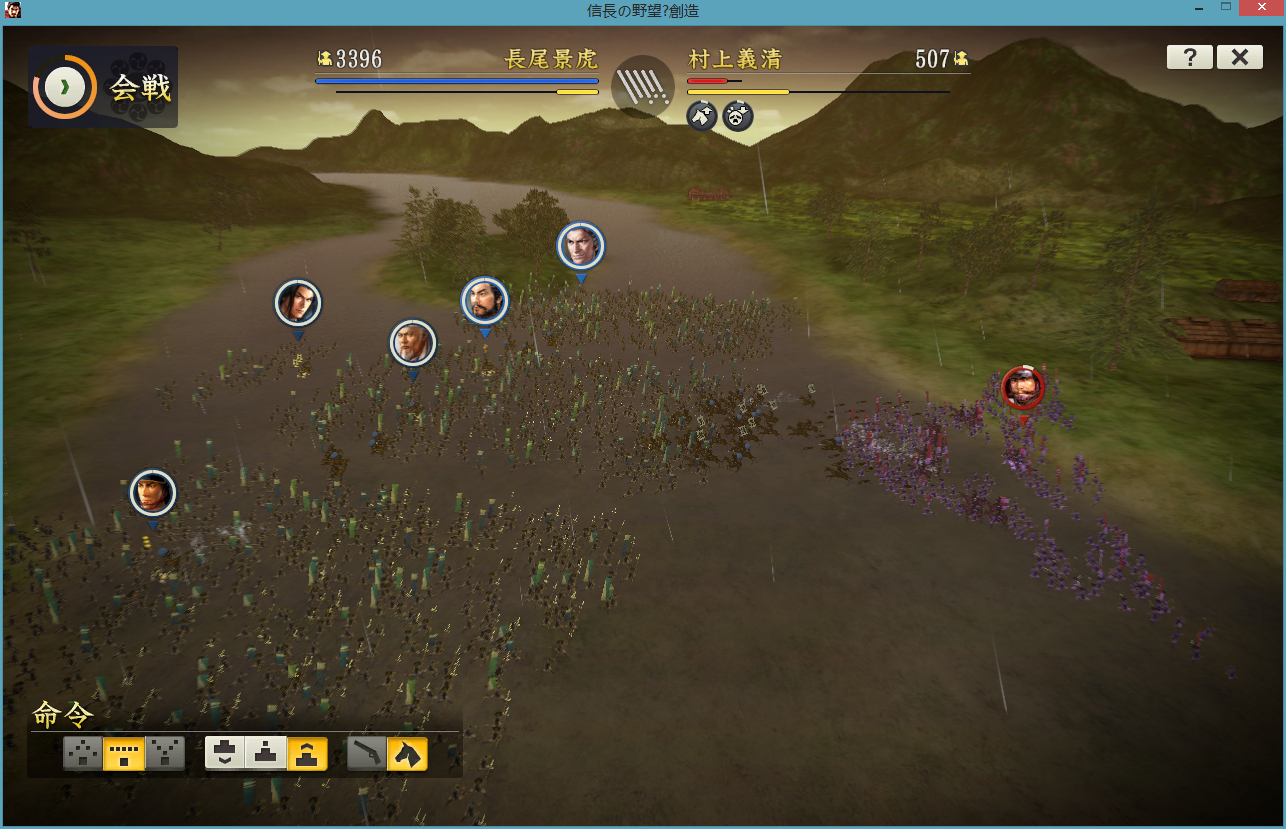Select the gray arrowhead formation command

(83, 753)
